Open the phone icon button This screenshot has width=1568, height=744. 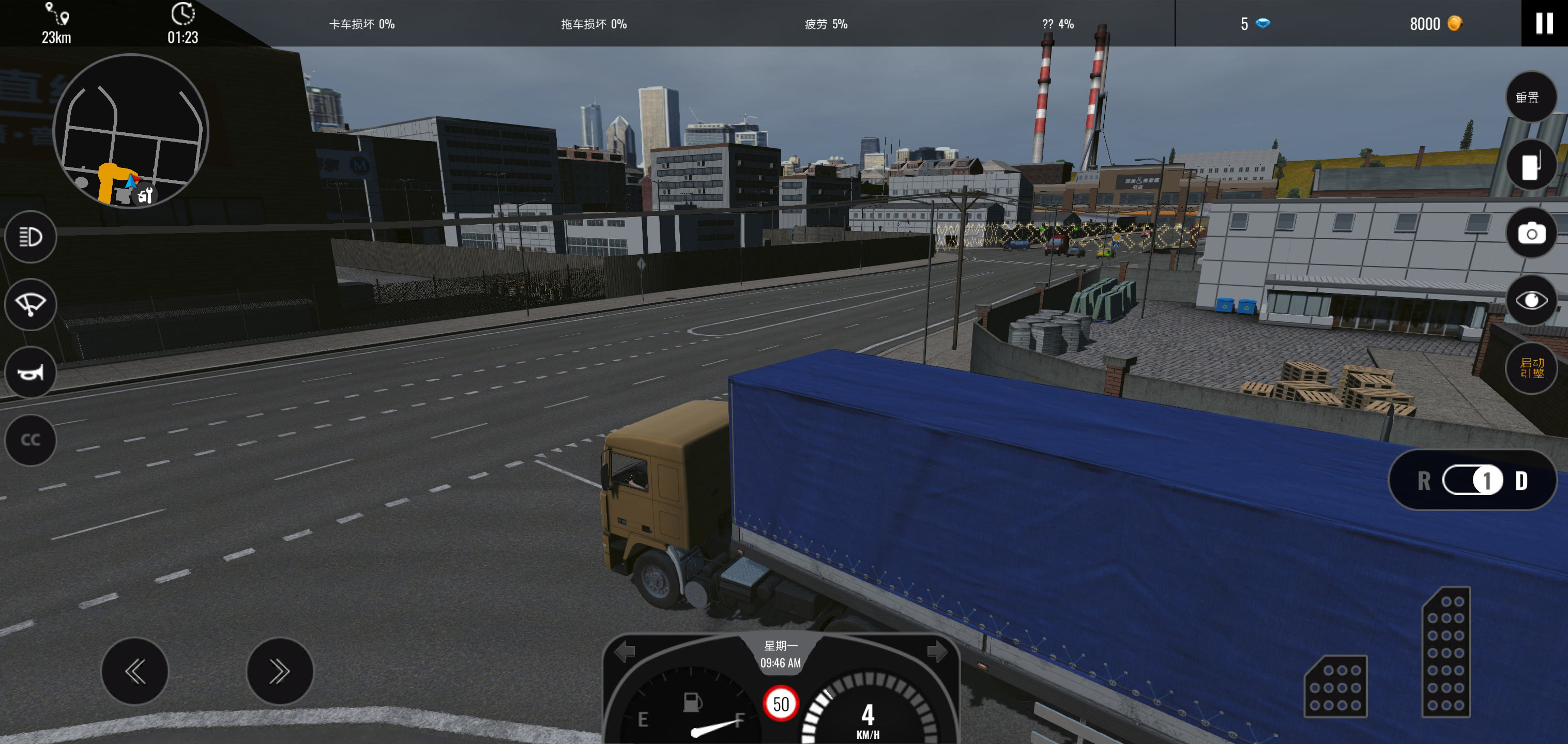coord(1530,165)
